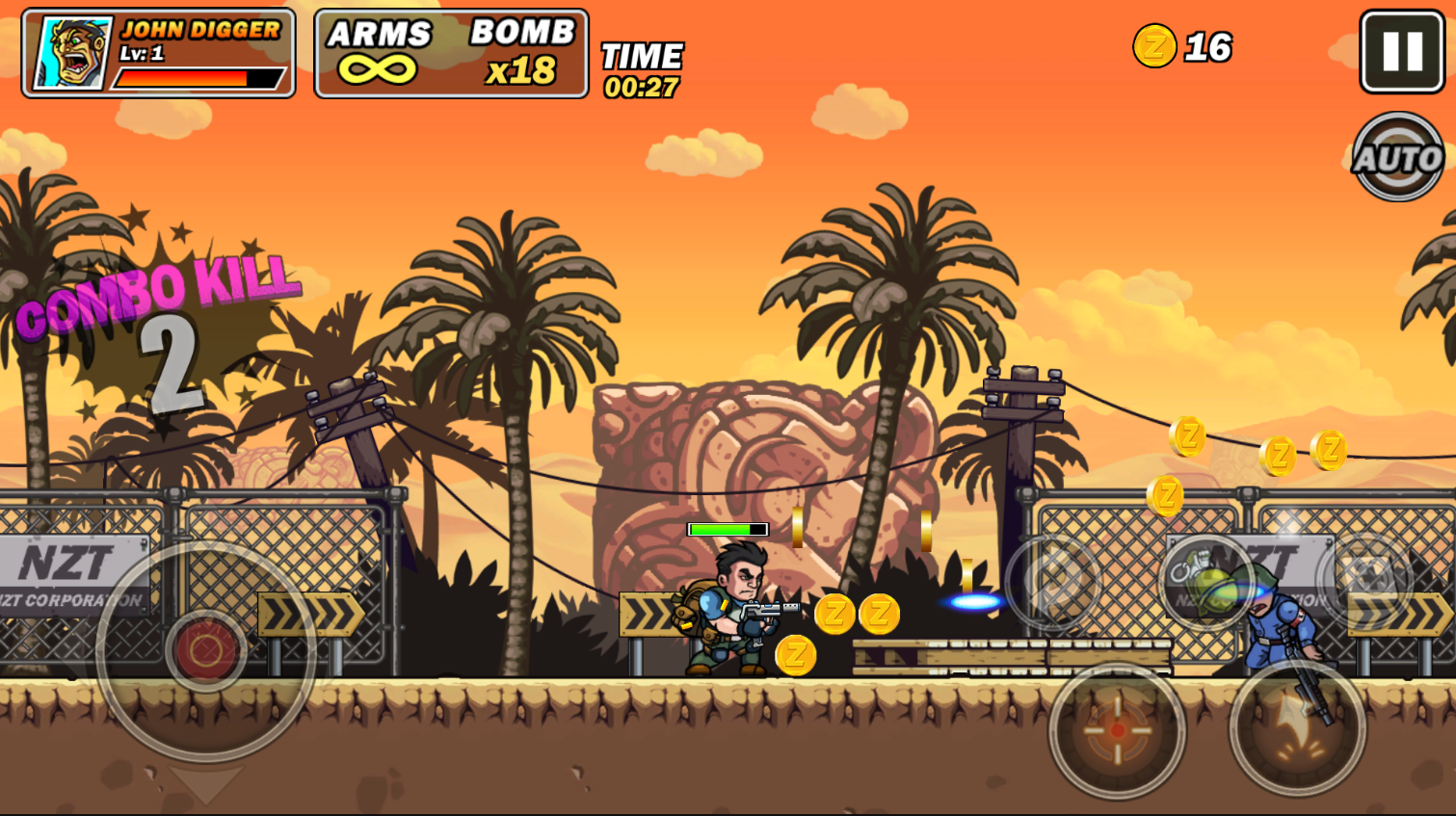
Task: Throw a grenade with the bomb button
Action: coord(1205,581)
